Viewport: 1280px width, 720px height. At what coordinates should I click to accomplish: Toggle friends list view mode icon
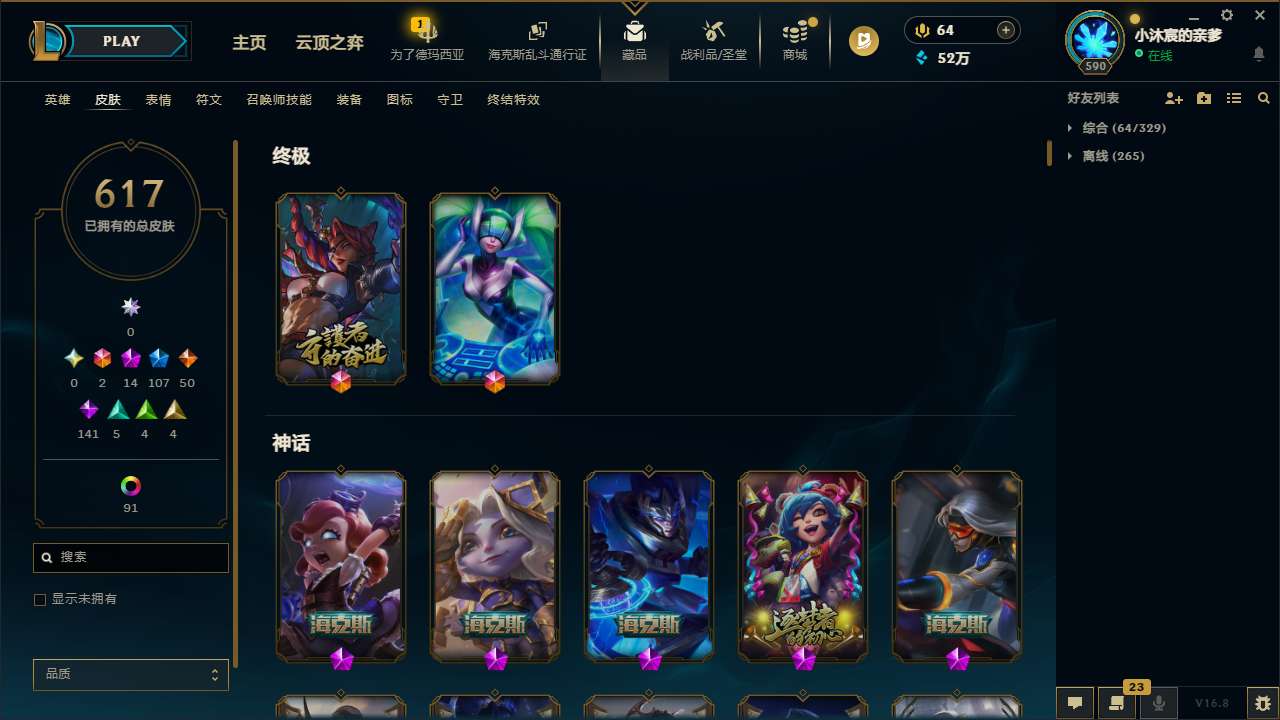coord(1234,98)
